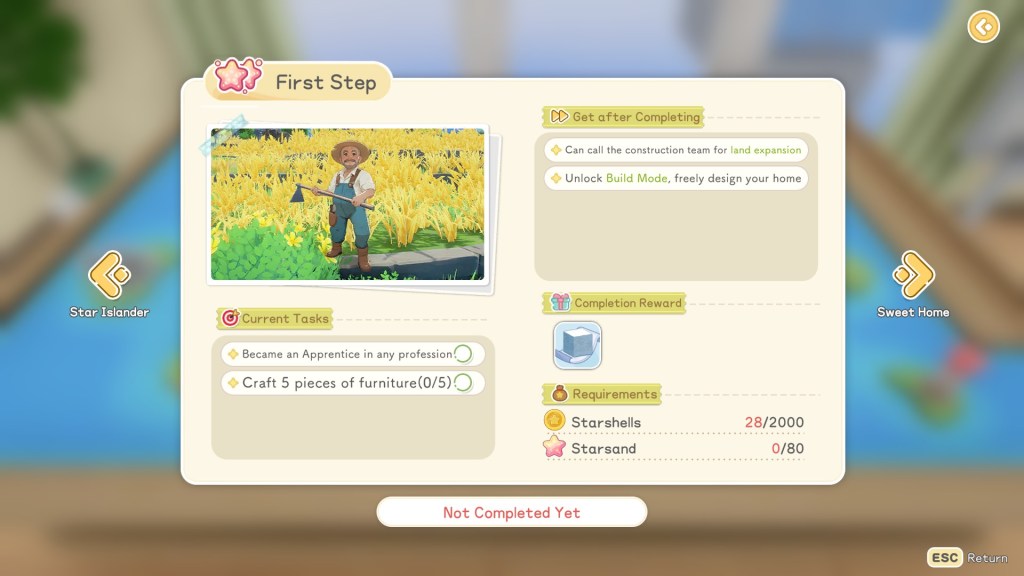Go back with the top-right arrow button
1024x576 pixels.
pyautogui.click(x=983, y=27)
